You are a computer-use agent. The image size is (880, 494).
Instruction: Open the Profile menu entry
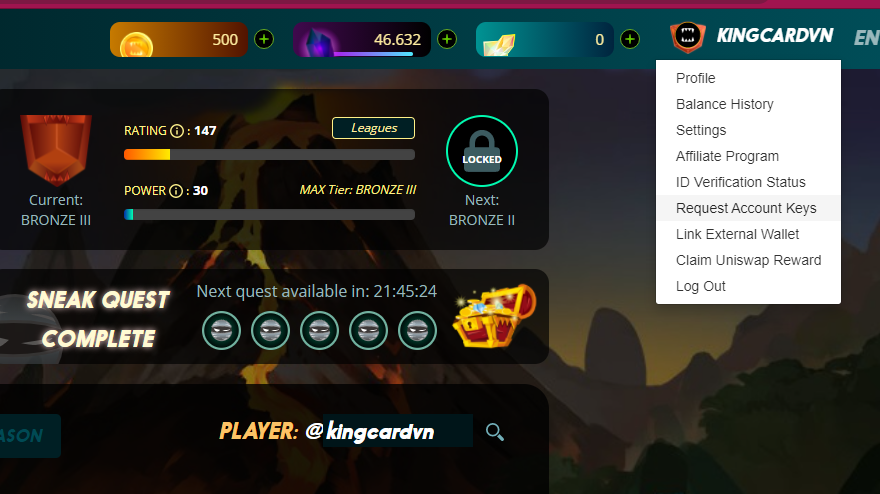(696, 78)
